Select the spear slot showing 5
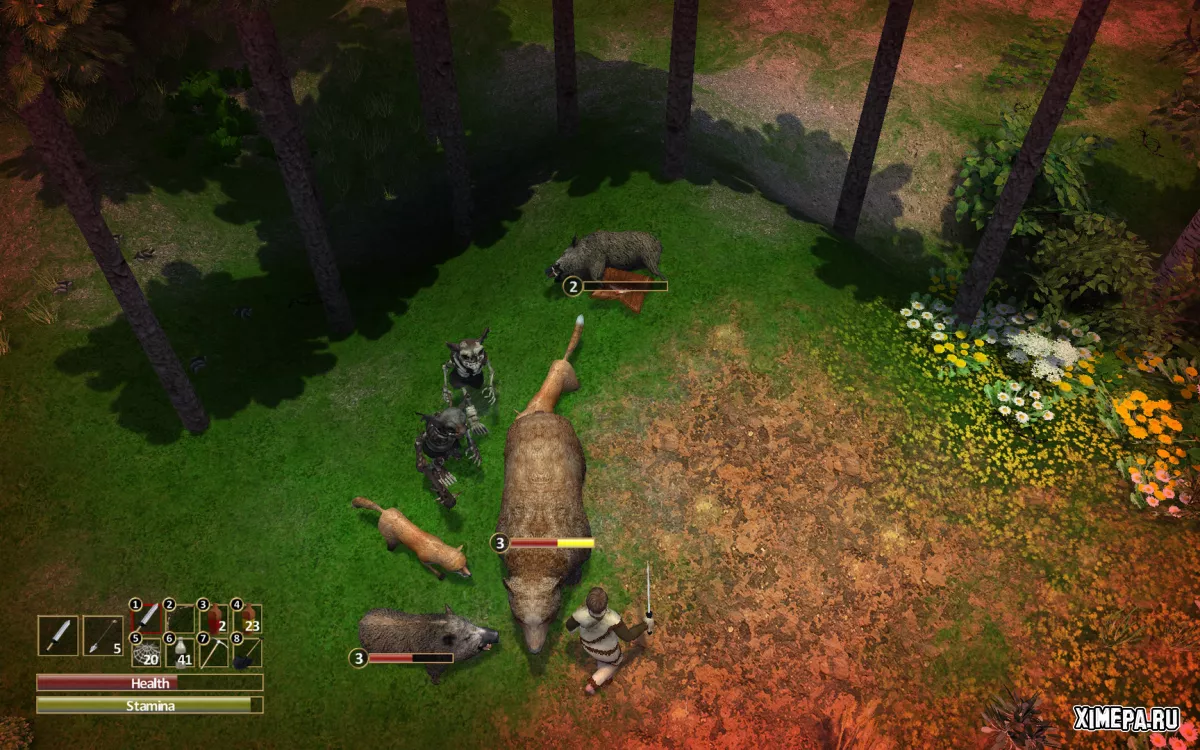 tap(102, 635)
